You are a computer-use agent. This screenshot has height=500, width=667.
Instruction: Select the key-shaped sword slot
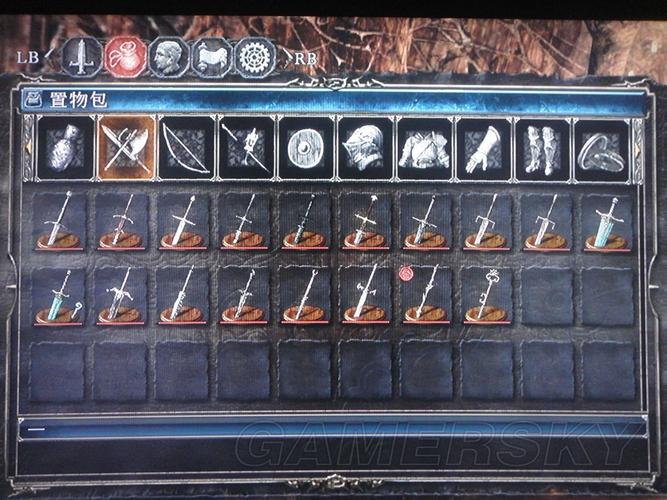point(487,296)
